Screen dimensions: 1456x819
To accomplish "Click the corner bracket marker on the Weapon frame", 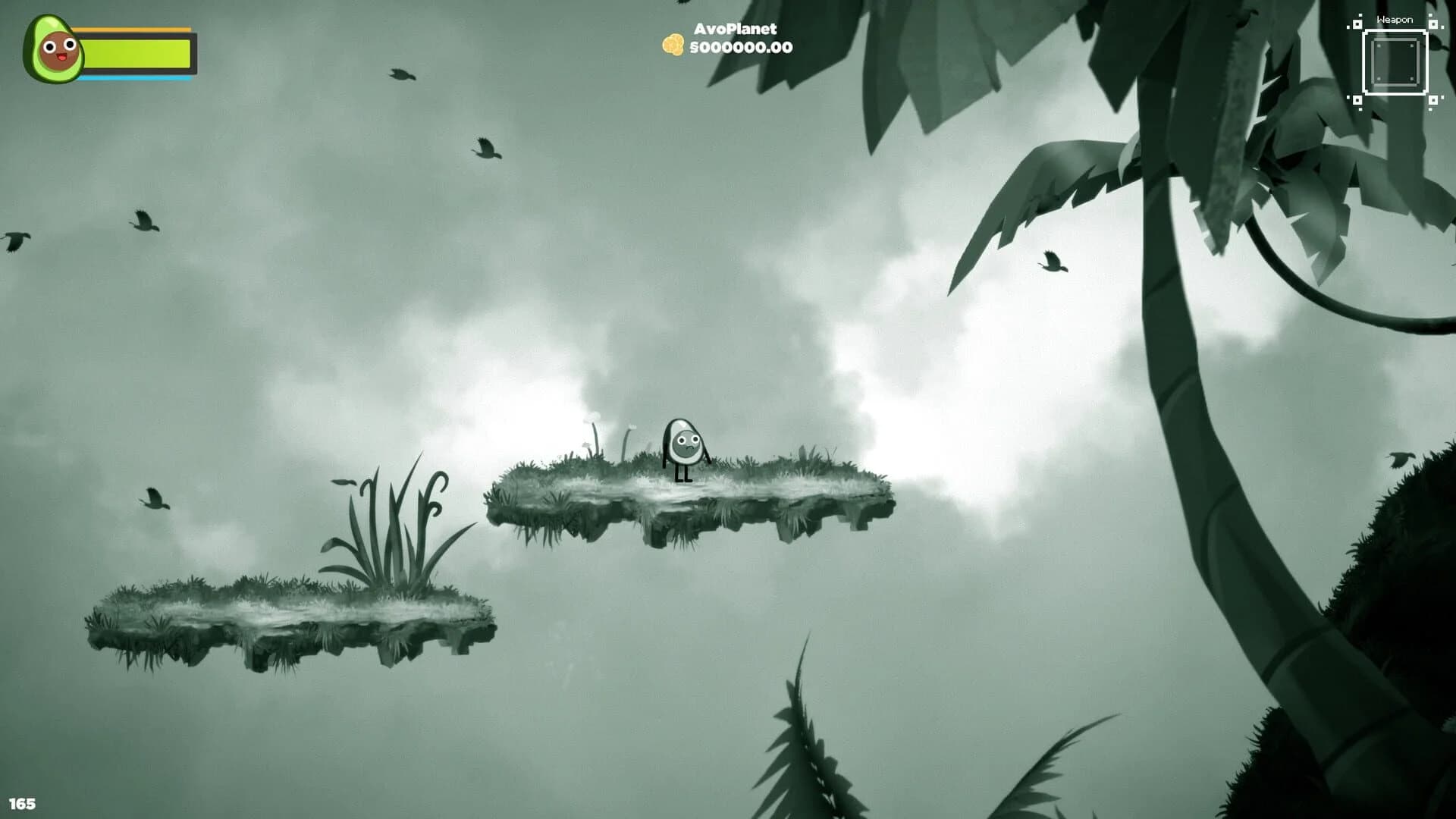I will 1357,25.
